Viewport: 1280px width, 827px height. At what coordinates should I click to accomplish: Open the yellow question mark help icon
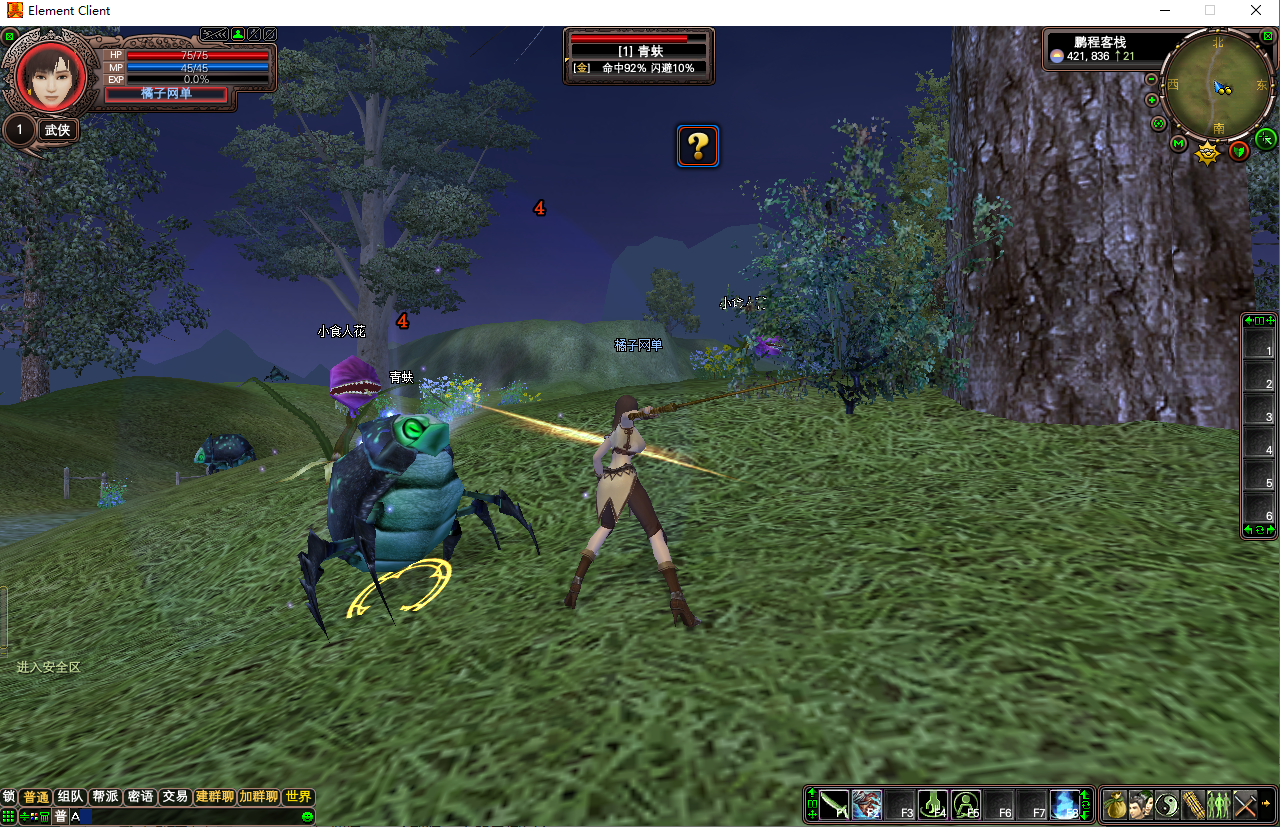pos(698,146)
